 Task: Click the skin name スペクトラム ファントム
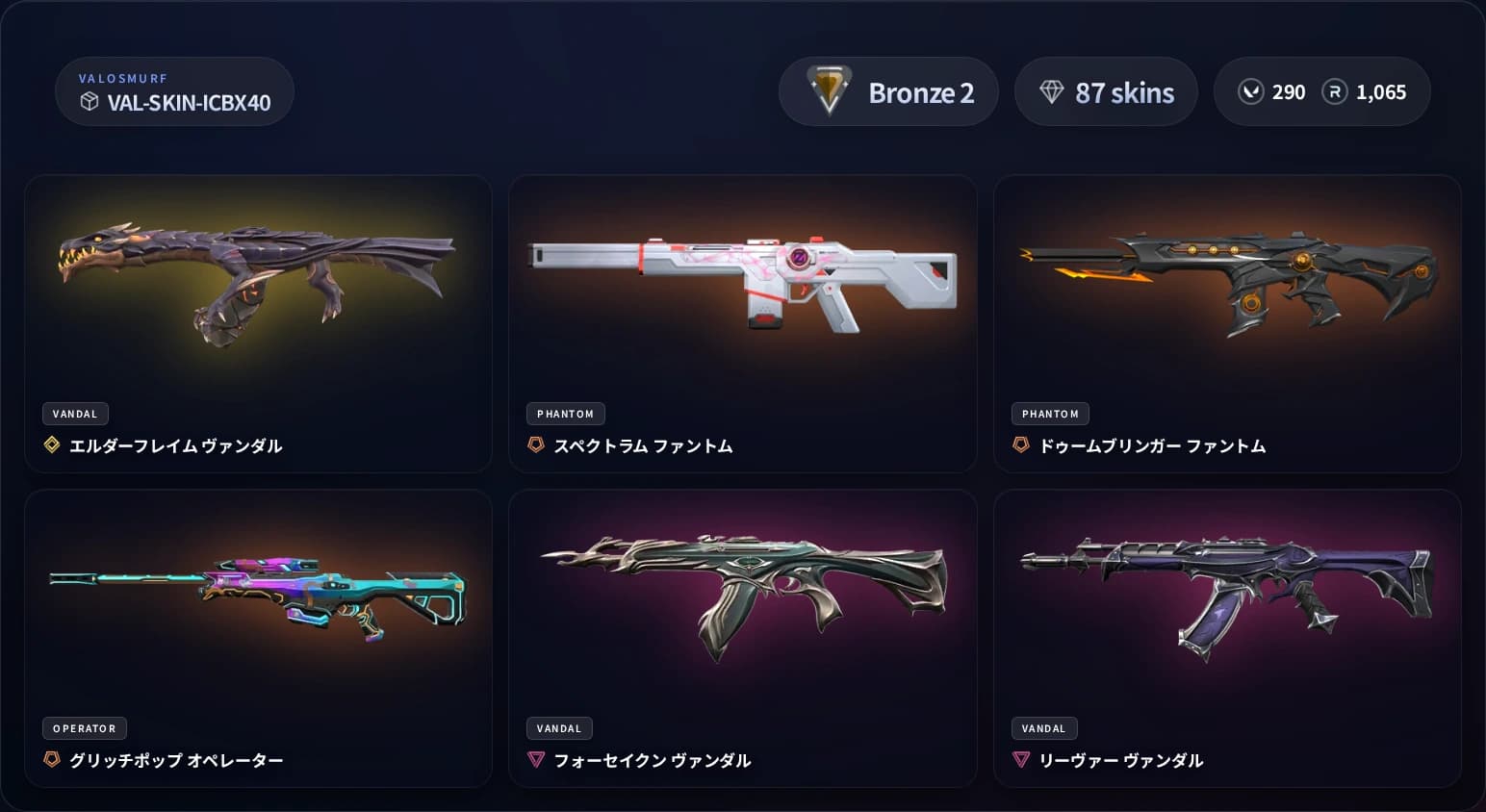click(x=644, y=445)
